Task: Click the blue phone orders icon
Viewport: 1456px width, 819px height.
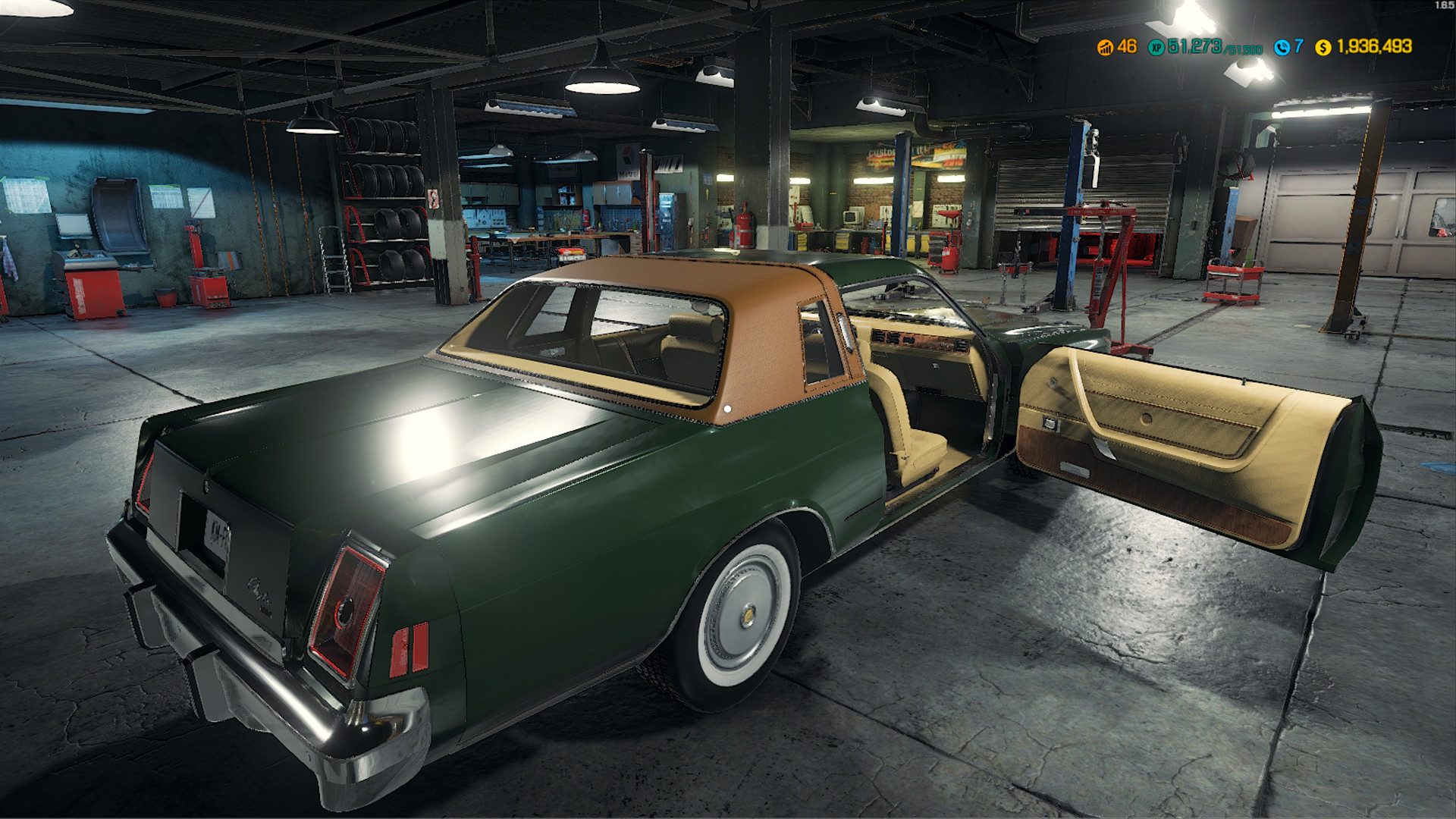Action: click(1282, 46)
